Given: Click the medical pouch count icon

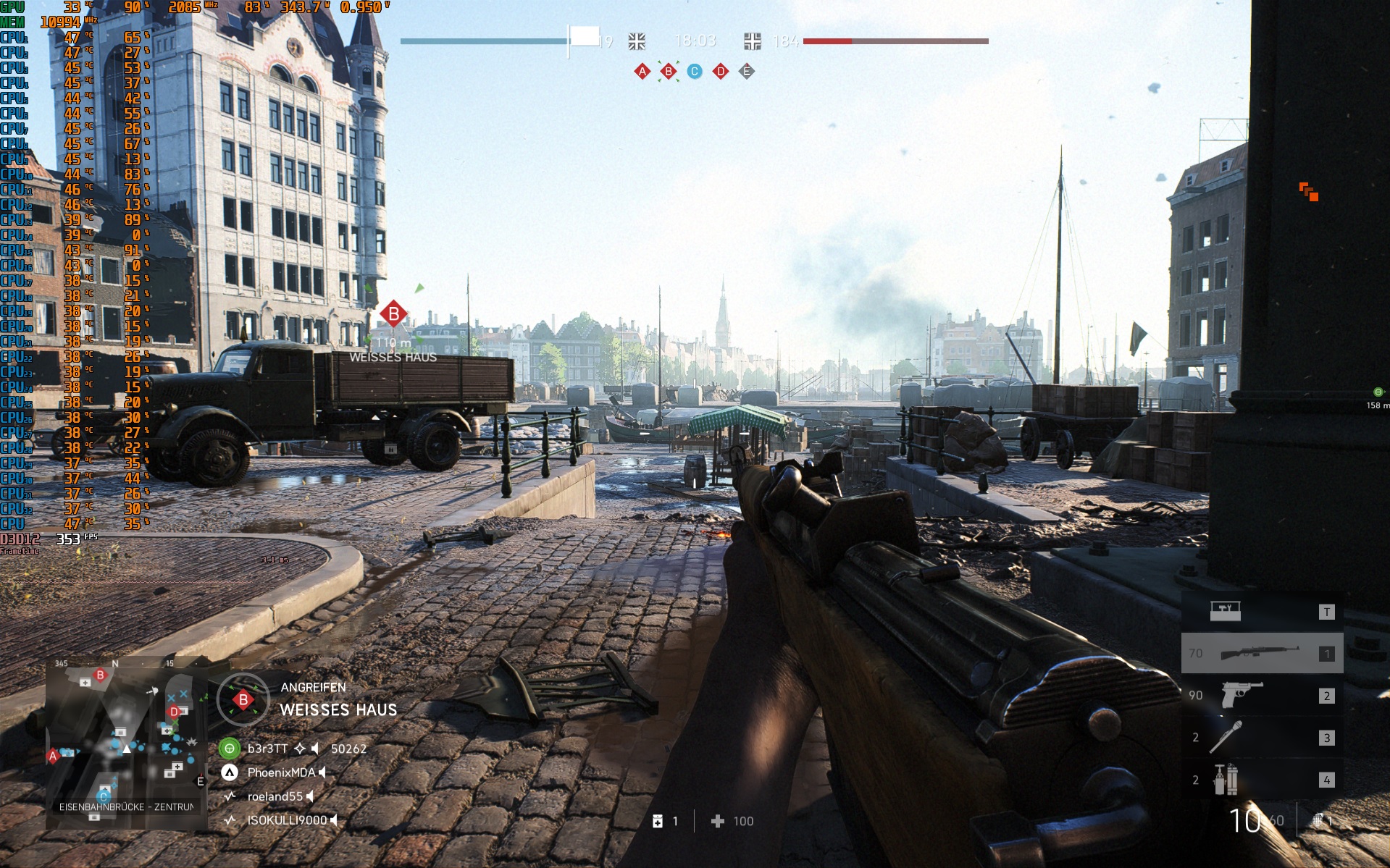Looking at the screenshot, I should click(x=658, y=821).
